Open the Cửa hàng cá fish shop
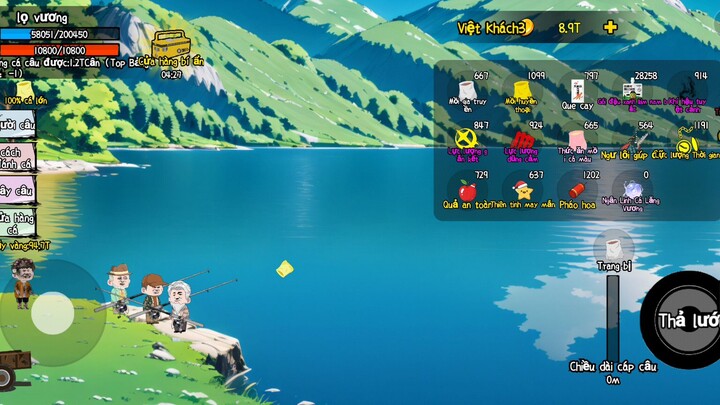The height and width of the screenshot is (405, 720). (19, 222)
